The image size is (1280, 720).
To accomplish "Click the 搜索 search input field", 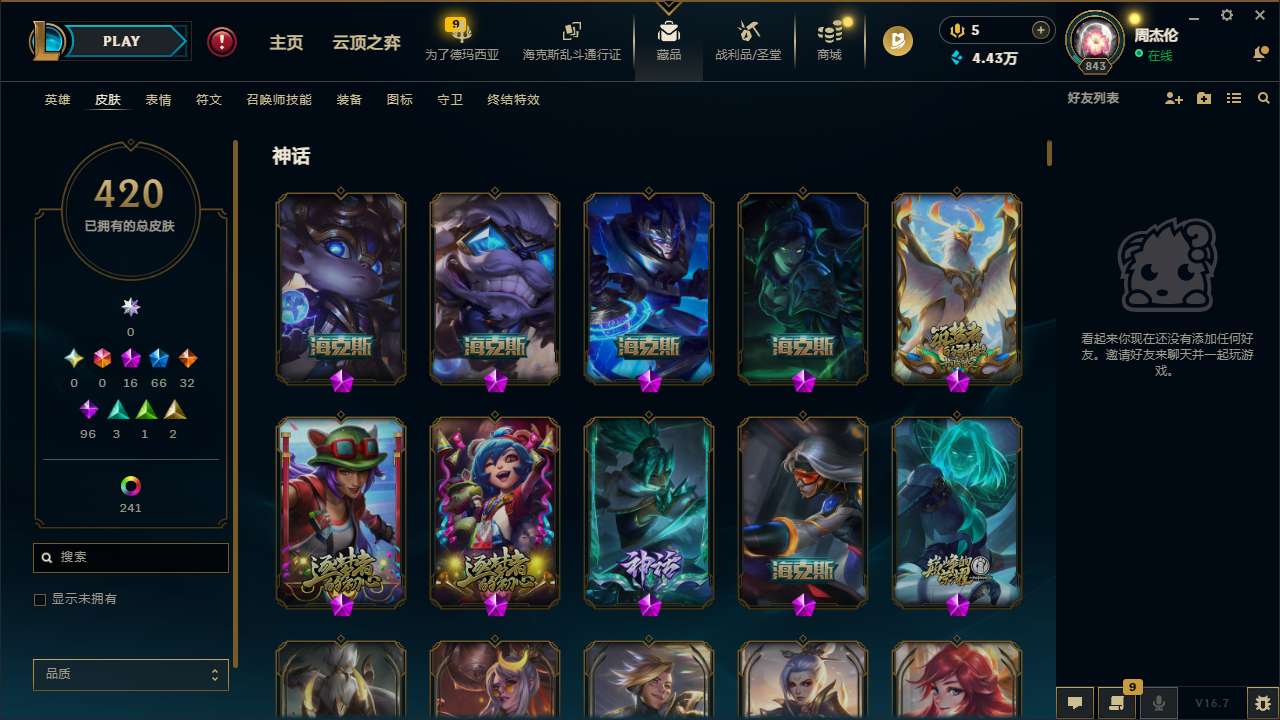I will 130,557.
